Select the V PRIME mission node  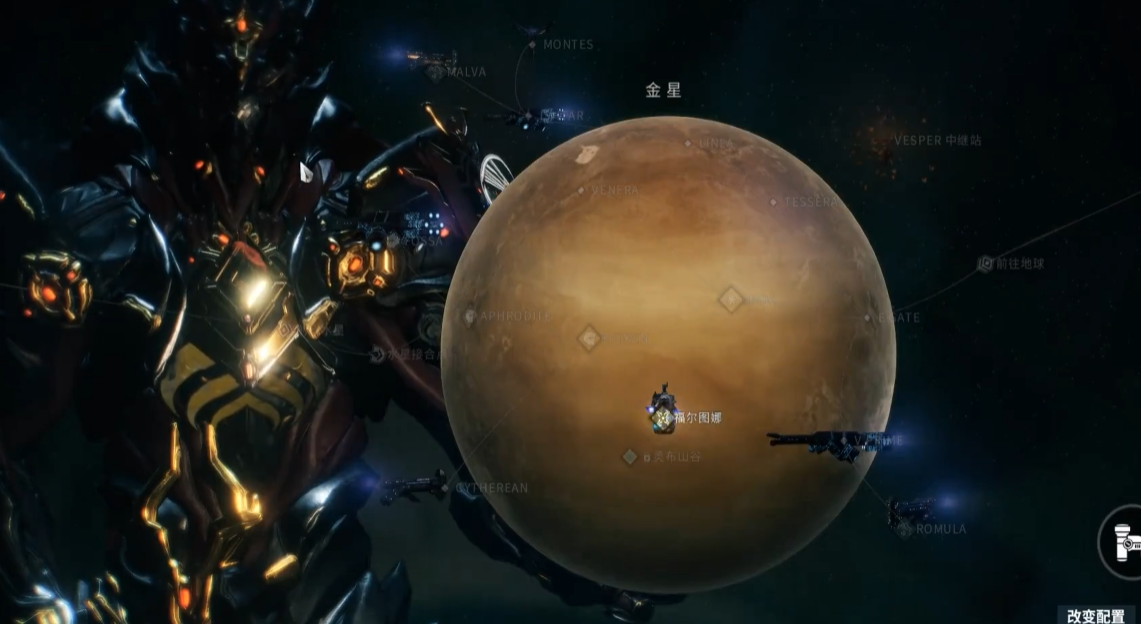click(x=880, y=440)
